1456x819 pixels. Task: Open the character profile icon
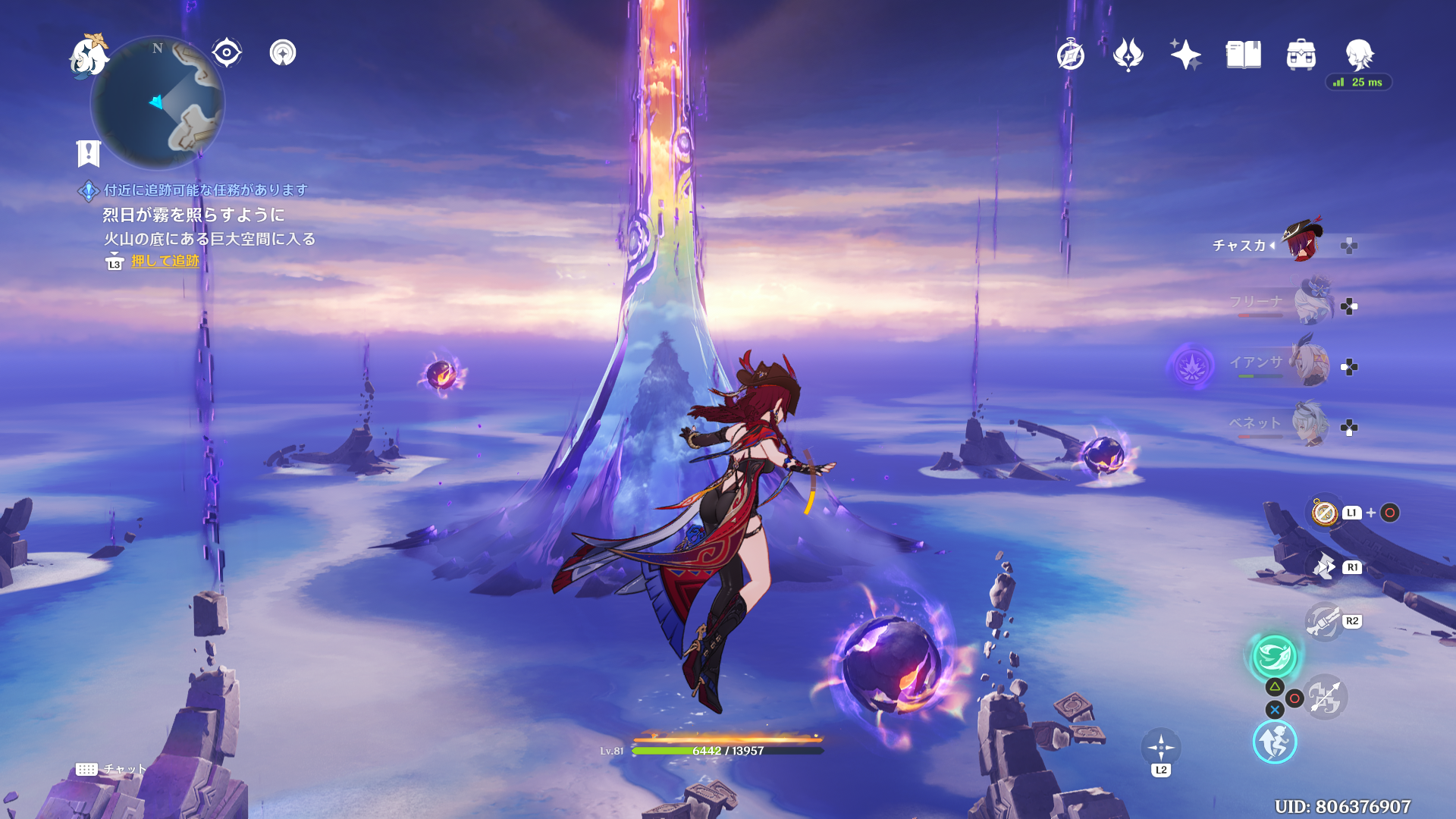click(x=1359, y=55)
